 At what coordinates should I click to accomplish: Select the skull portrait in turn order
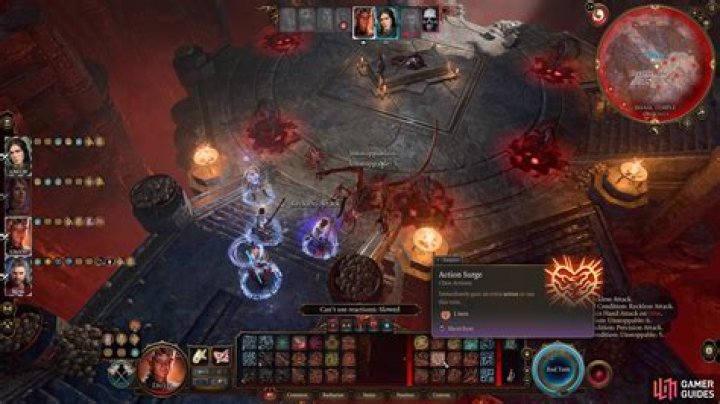click(x=430, y=19)
